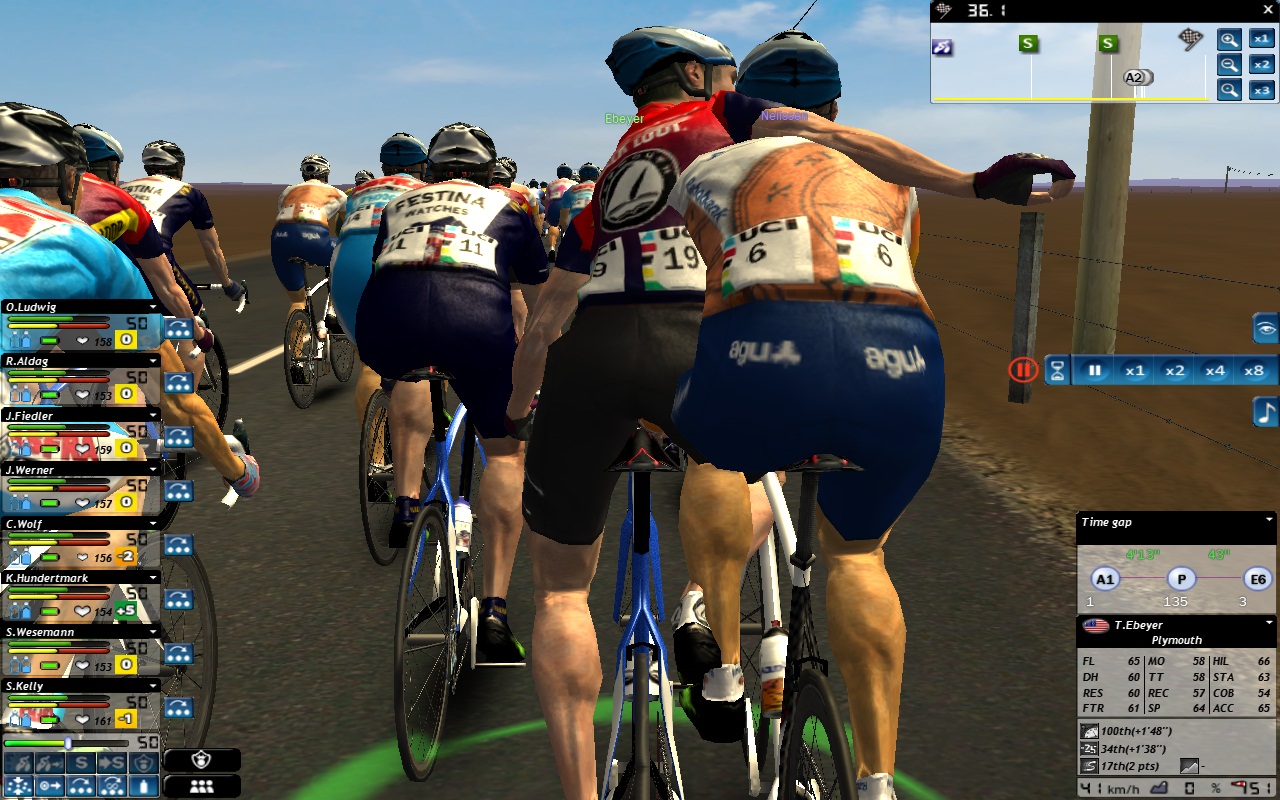Open the three-riders team view button
Screen dimensions: 1280x800
click(202, 786)
